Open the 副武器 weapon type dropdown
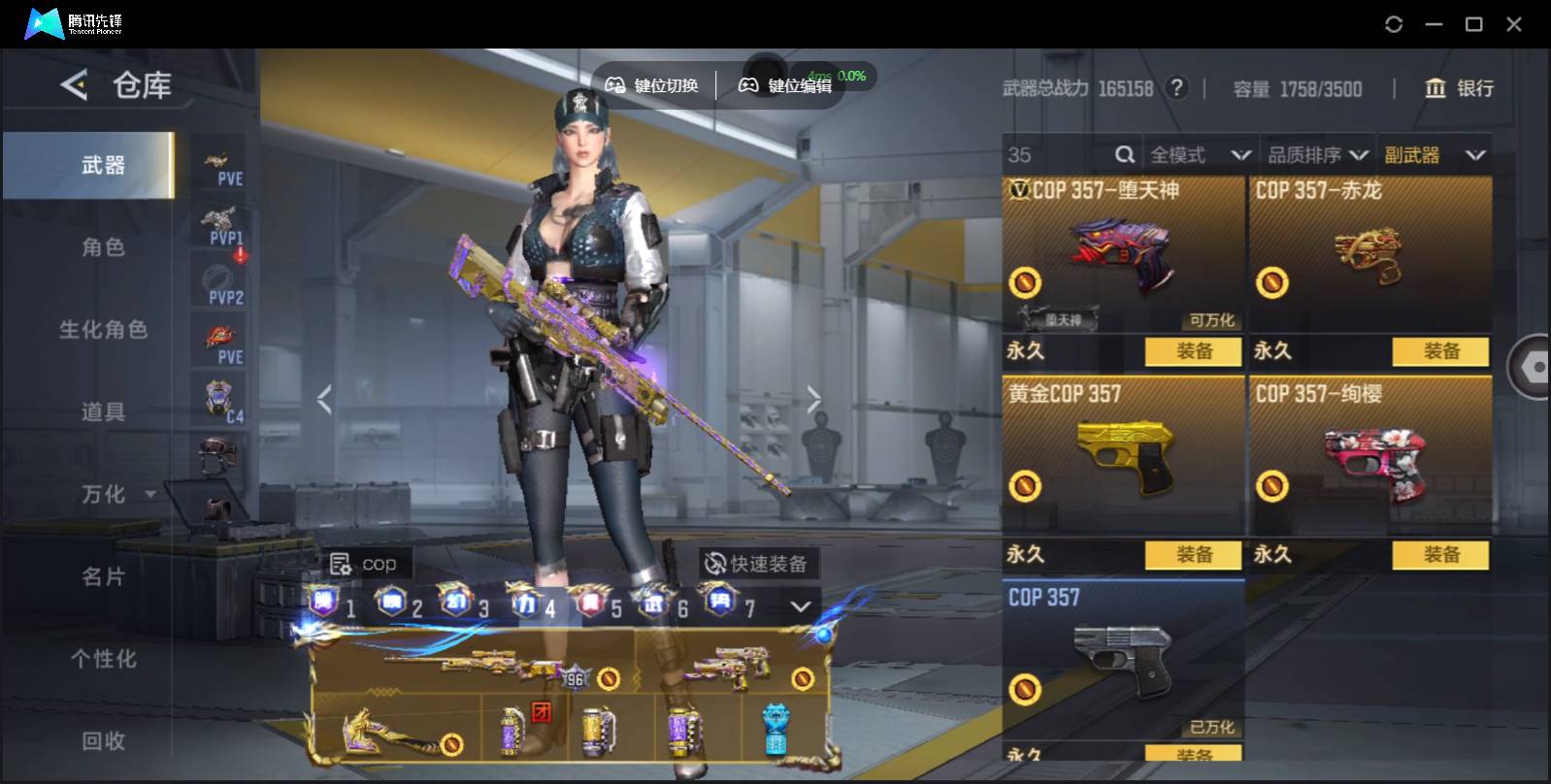 tap(1435, 155)
